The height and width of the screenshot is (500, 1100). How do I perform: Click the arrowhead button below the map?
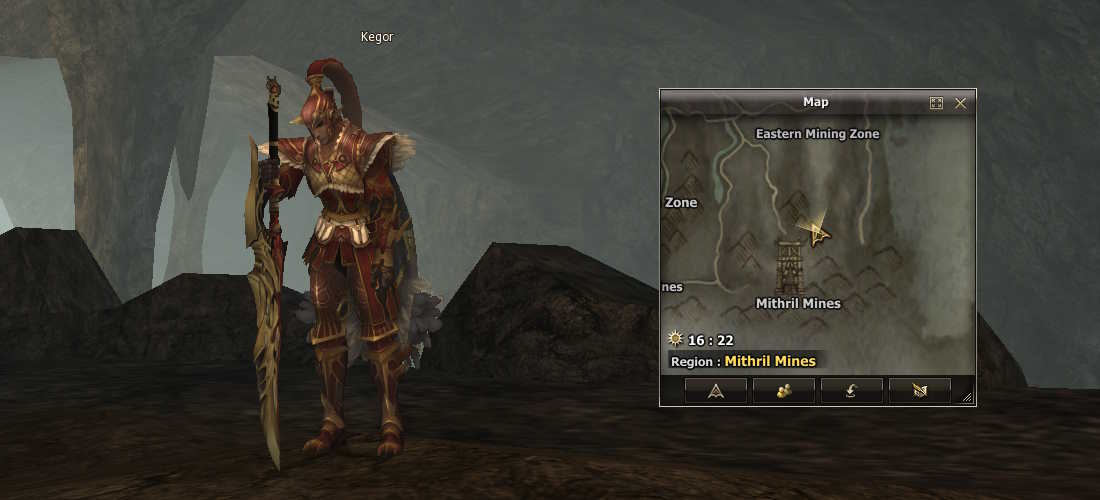[715, 391]
